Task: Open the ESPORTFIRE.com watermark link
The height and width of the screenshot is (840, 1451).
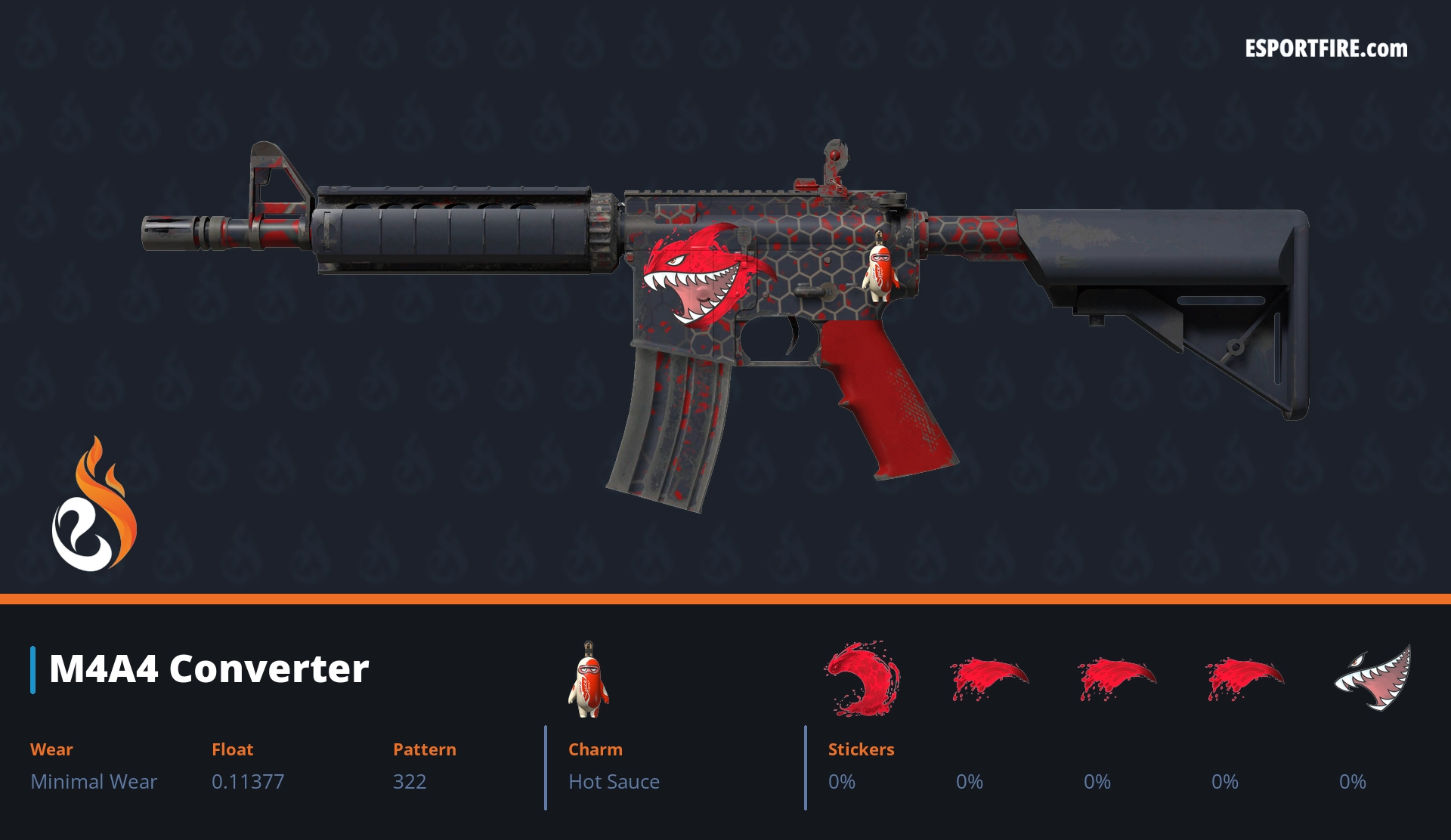Action: pyautogui.click(x=1326, y=49)
